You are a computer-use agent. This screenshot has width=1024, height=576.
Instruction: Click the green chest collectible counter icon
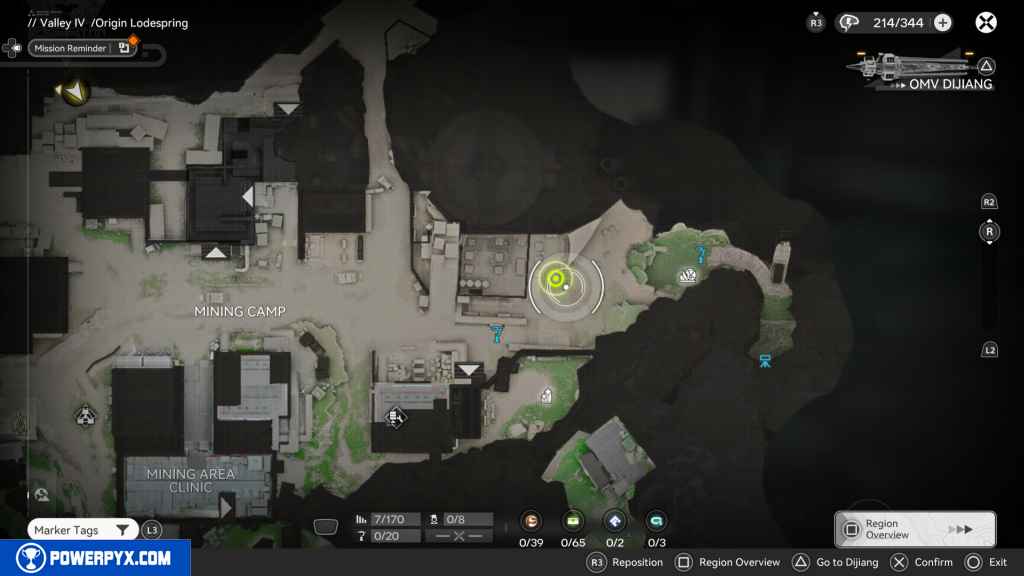(573, 521)
